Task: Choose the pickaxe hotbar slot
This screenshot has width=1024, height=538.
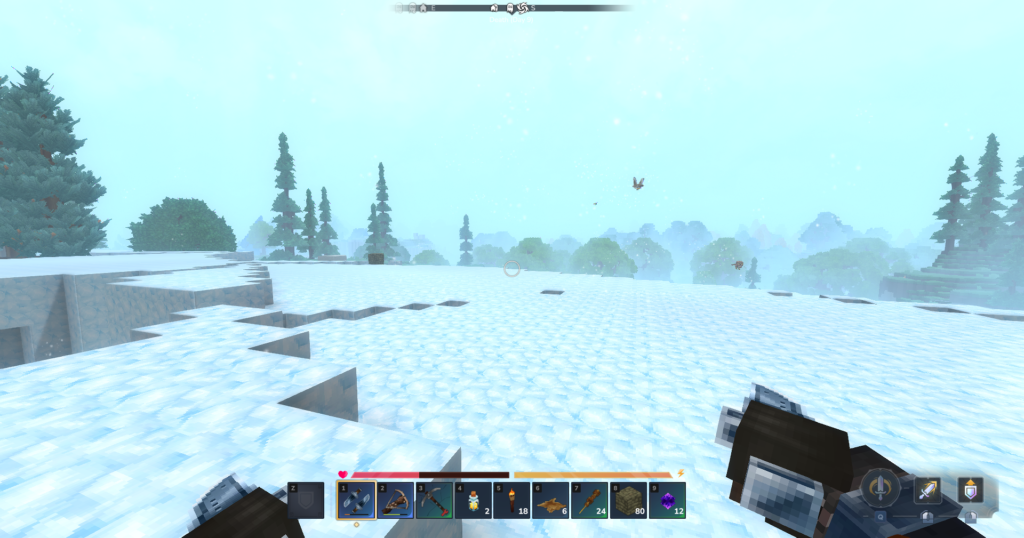Action: point(435,500)
